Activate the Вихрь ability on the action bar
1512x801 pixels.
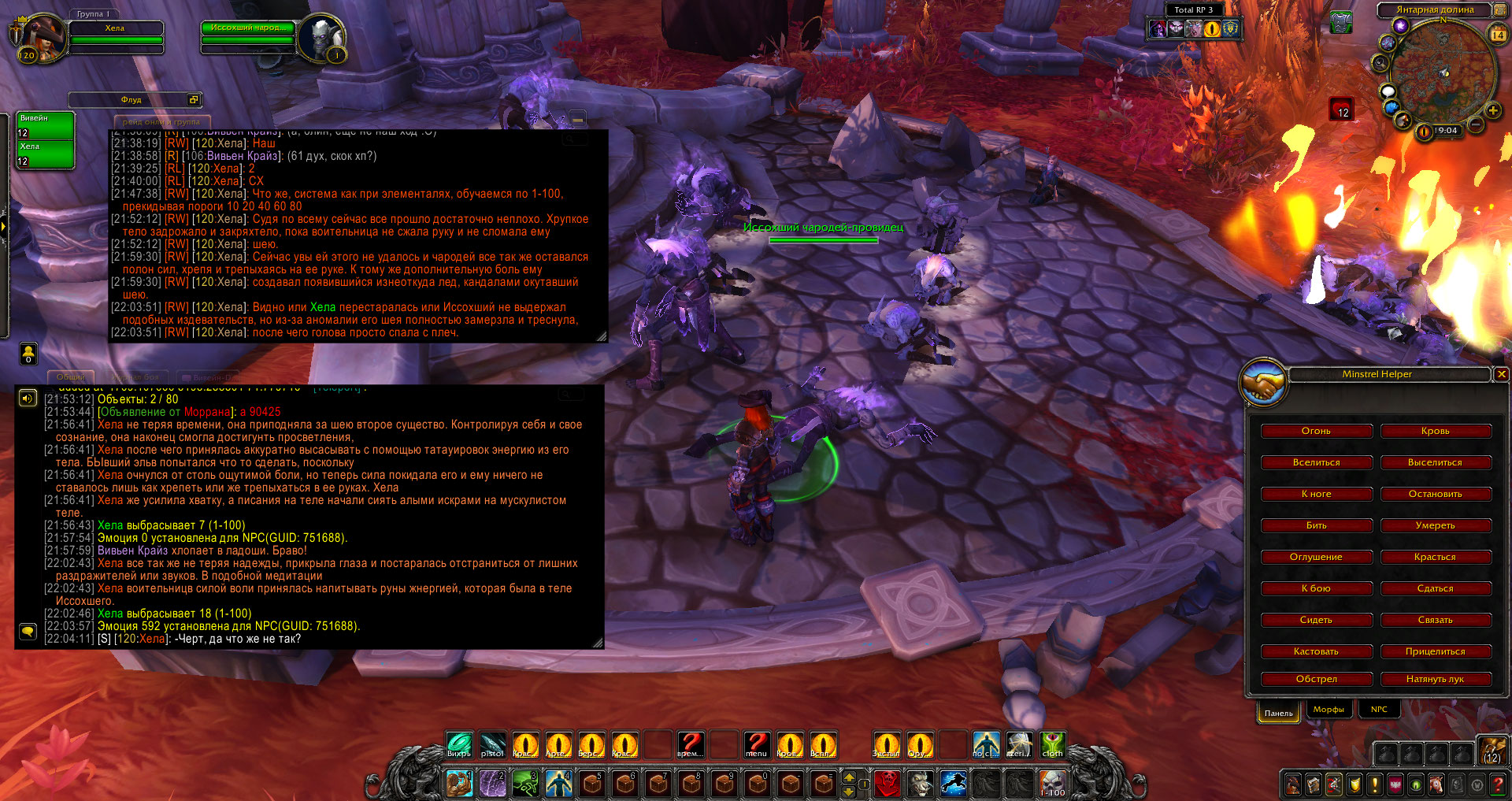(x=459, y=744)
